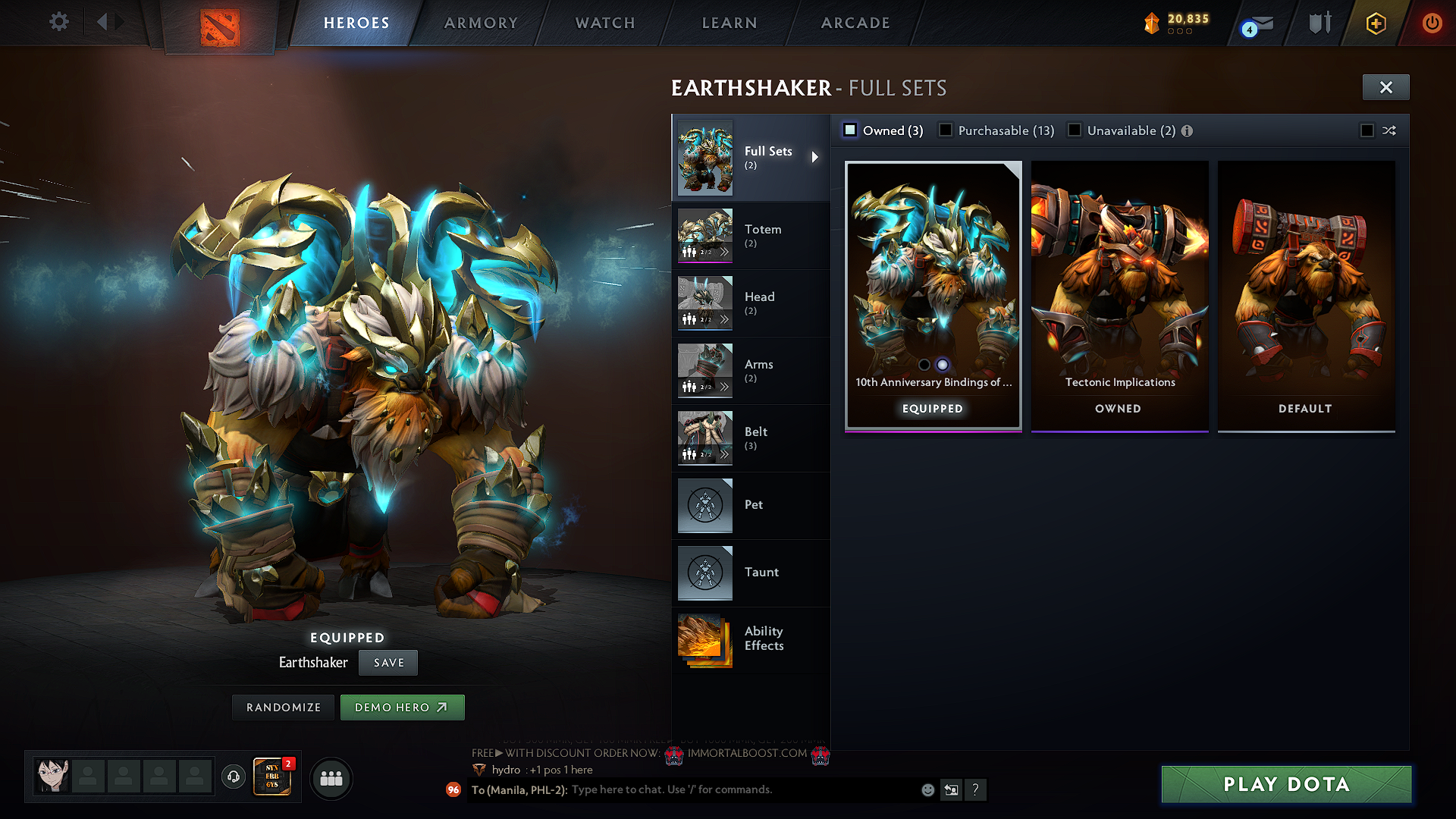Open the WATCH menu
This screenshot has height=819, width=1456.
604,23
